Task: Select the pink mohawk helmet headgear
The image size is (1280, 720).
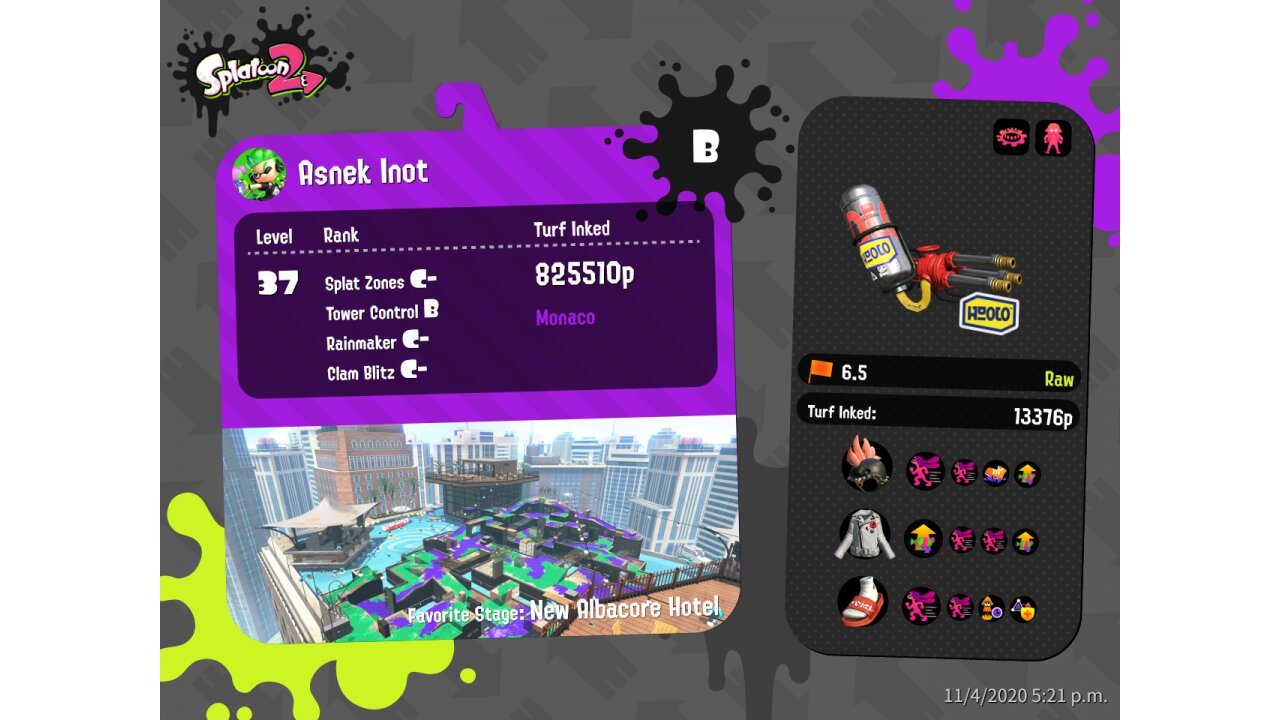Action: coord(867,465)
